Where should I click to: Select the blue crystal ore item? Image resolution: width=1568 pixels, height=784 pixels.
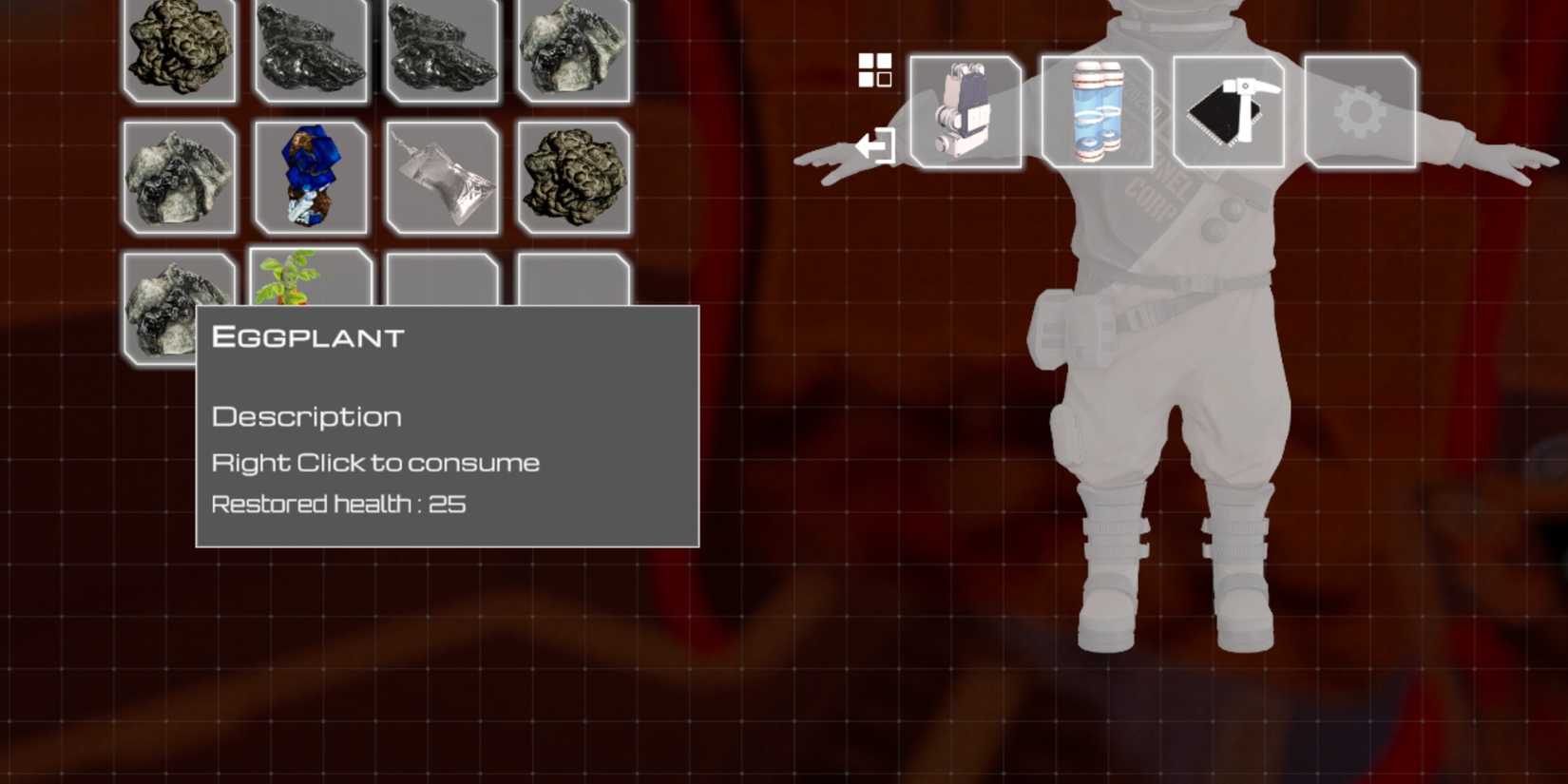(309, 176)
